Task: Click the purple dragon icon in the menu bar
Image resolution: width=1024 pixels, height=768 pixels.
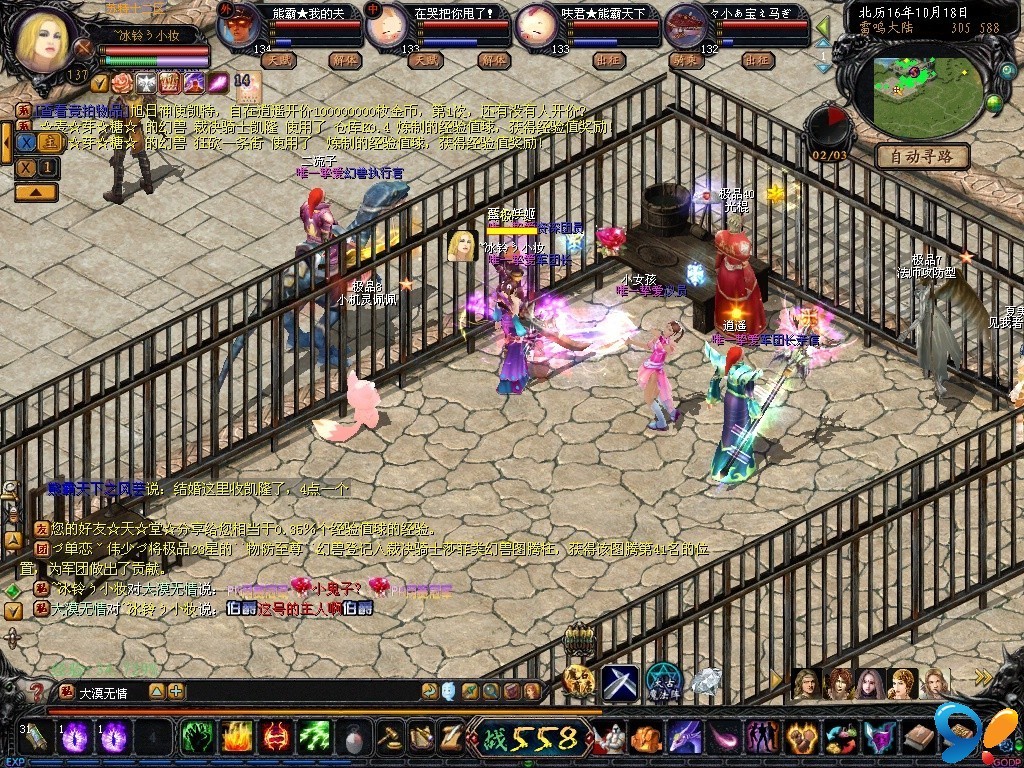Action: pos(684,739)
